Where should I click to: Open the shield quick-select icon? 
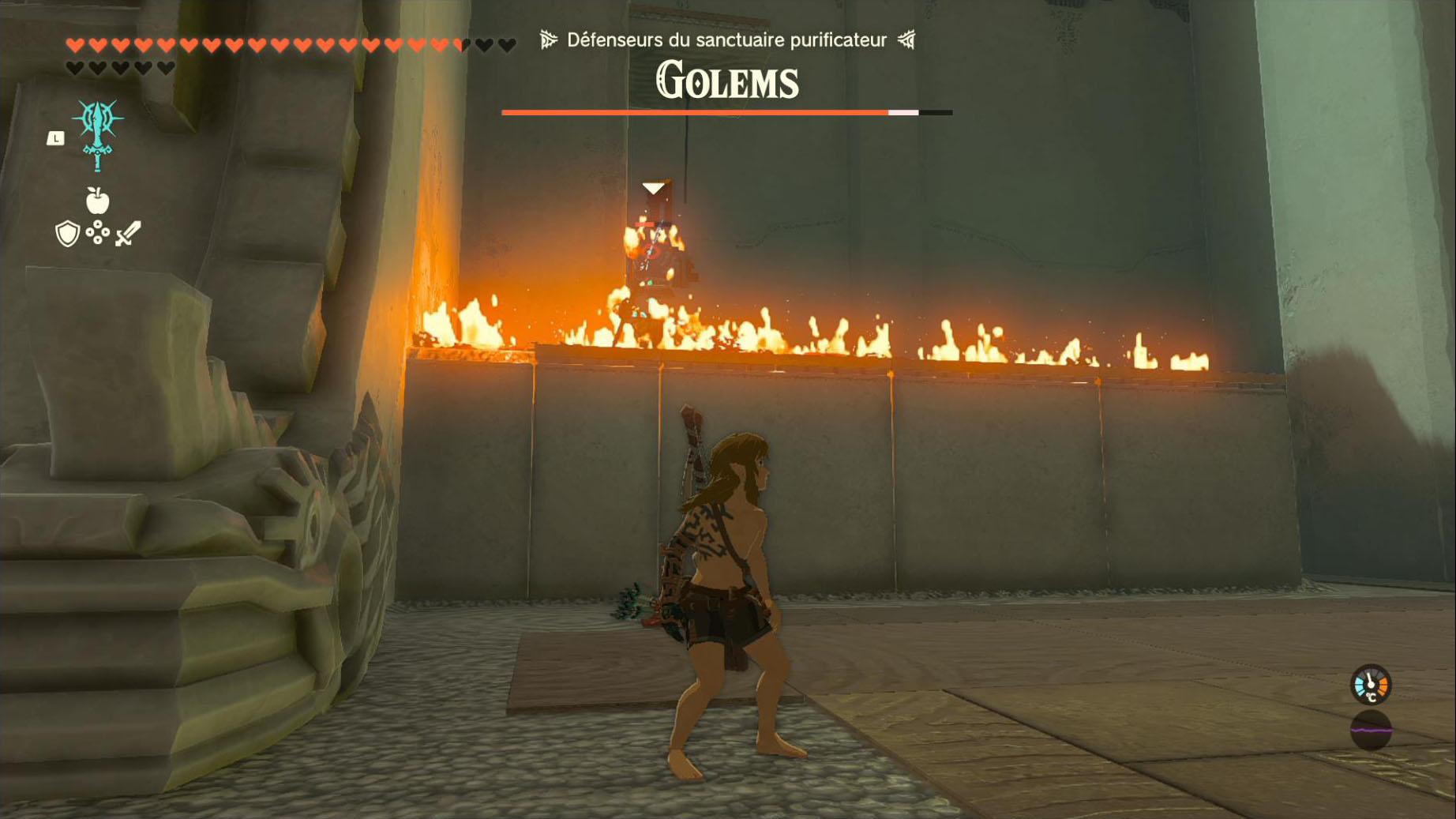click(68, 234)
